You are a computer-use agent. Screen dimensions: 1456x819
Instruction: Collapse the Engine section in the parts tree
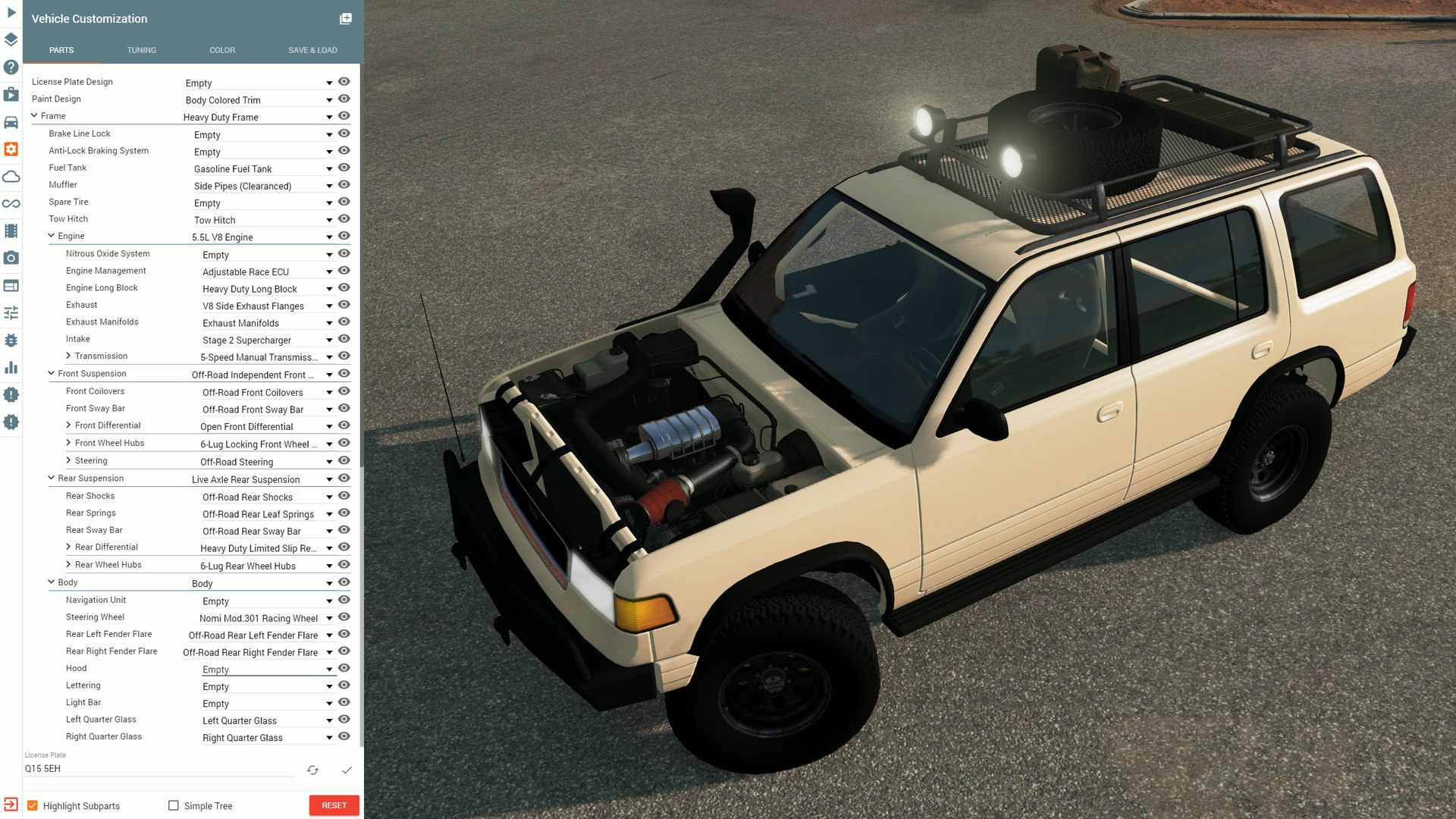(51, 236)
